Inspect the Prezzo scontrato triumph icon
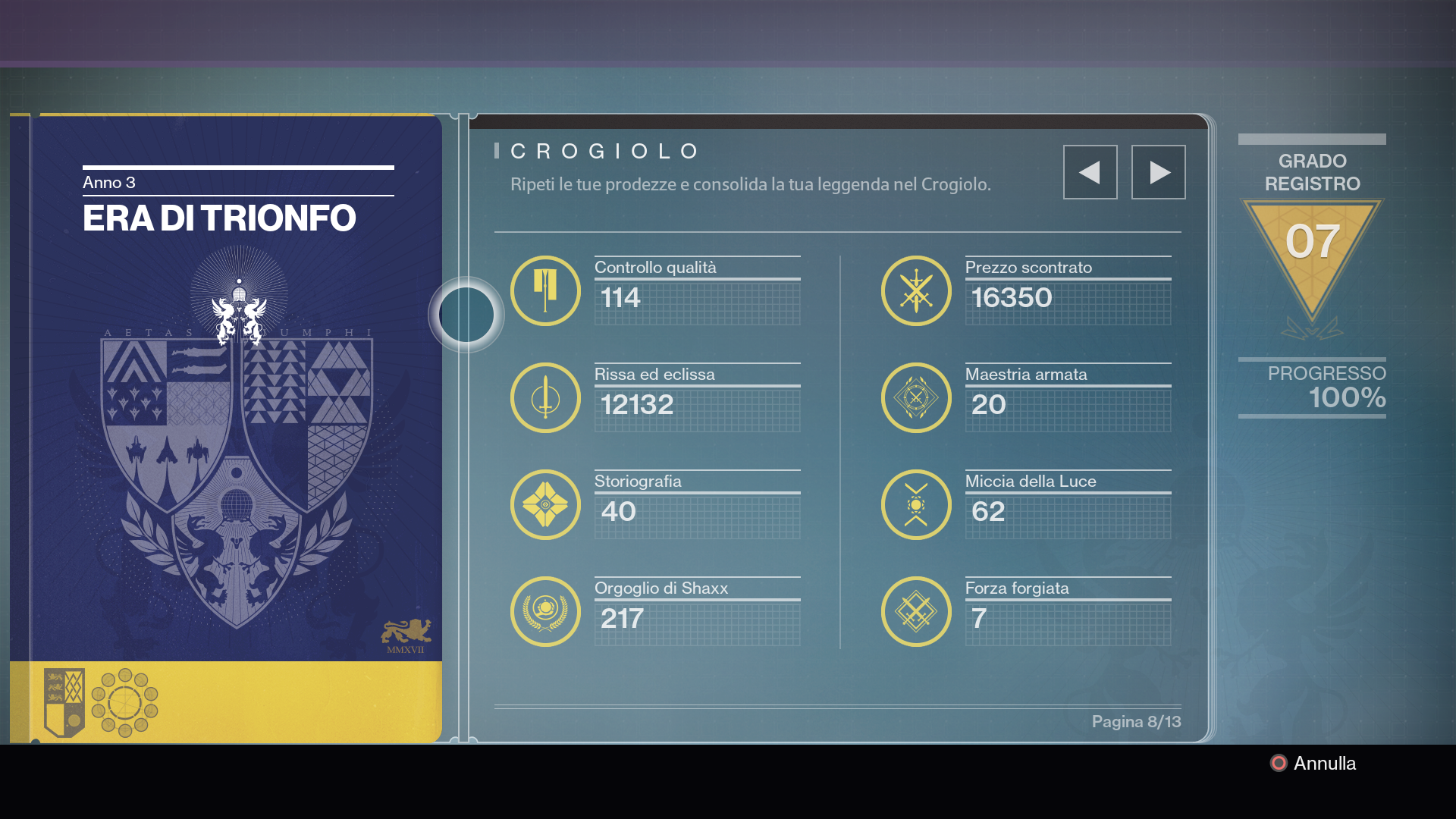 (916, 290)
